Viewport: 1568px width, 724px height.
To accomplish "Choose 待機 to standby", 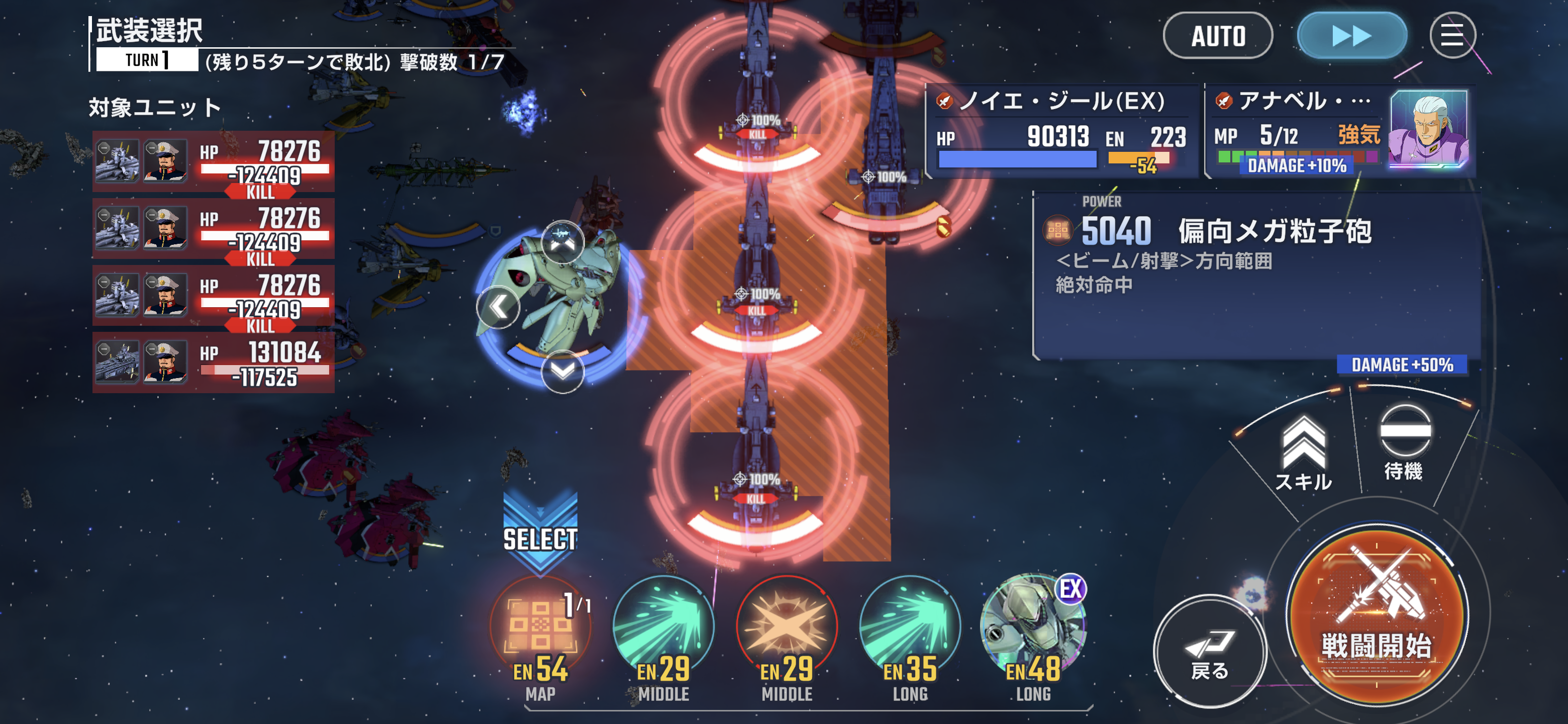I will 1404,442.
